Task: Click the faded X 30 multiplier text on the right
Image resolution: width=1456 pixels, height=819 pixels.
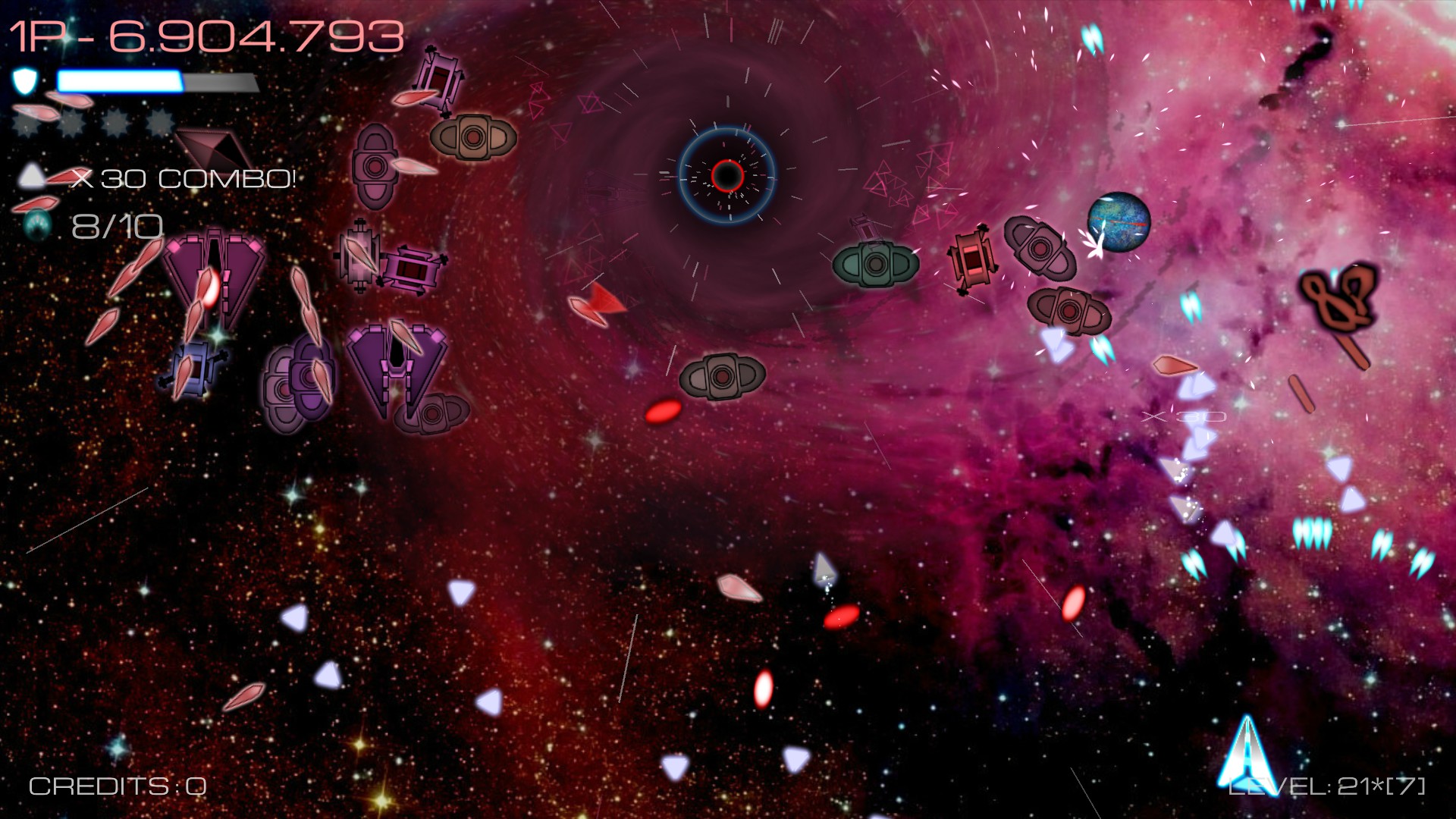Action: pyautogui.click(x=1184, y=416)
